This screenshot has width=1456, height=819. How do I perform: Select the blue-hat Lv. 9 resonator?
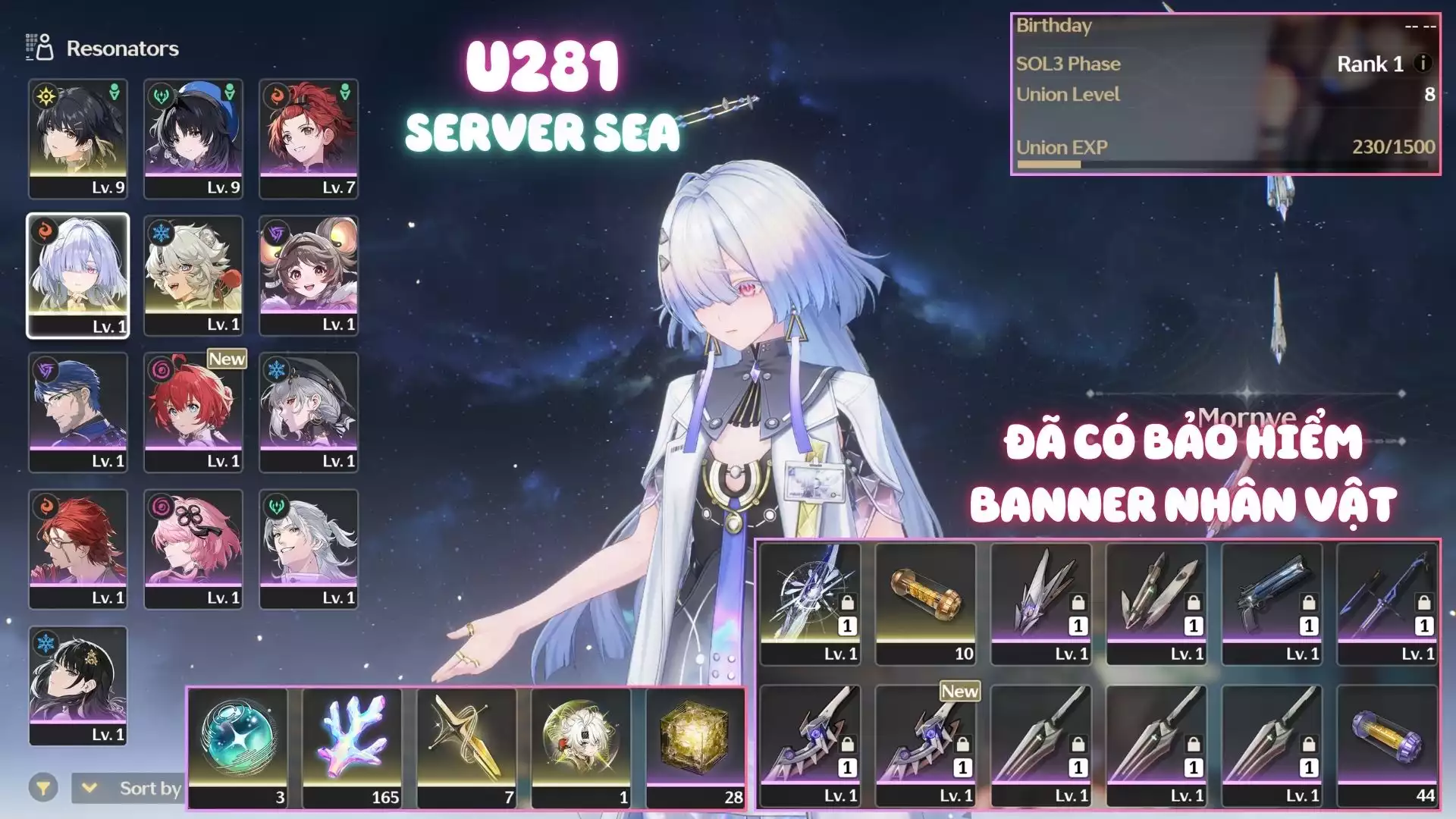[x=193, y=138]
